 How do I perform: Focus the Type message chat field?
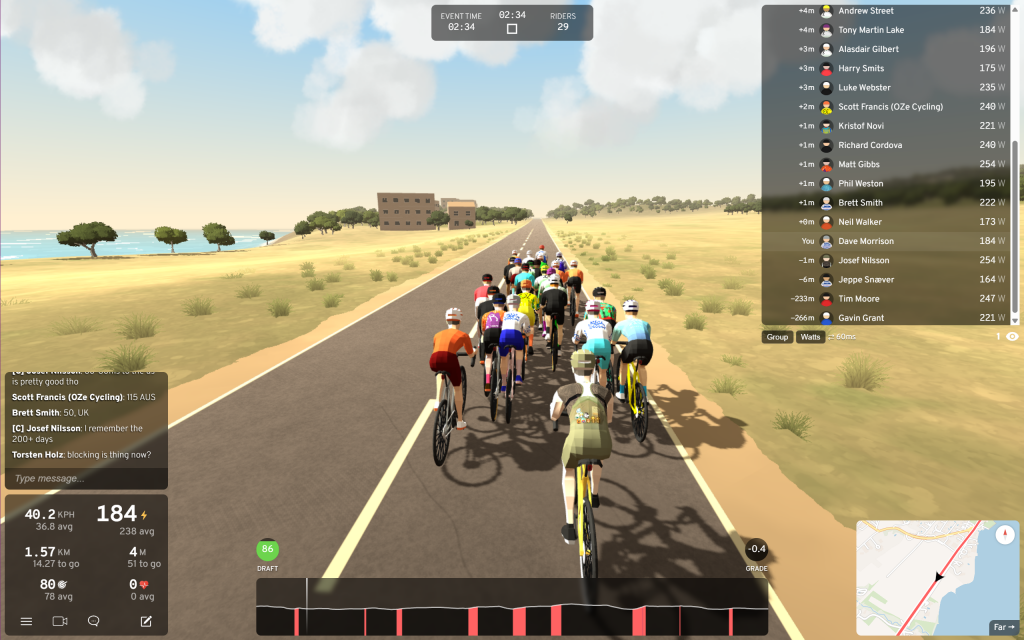[85, 478]
